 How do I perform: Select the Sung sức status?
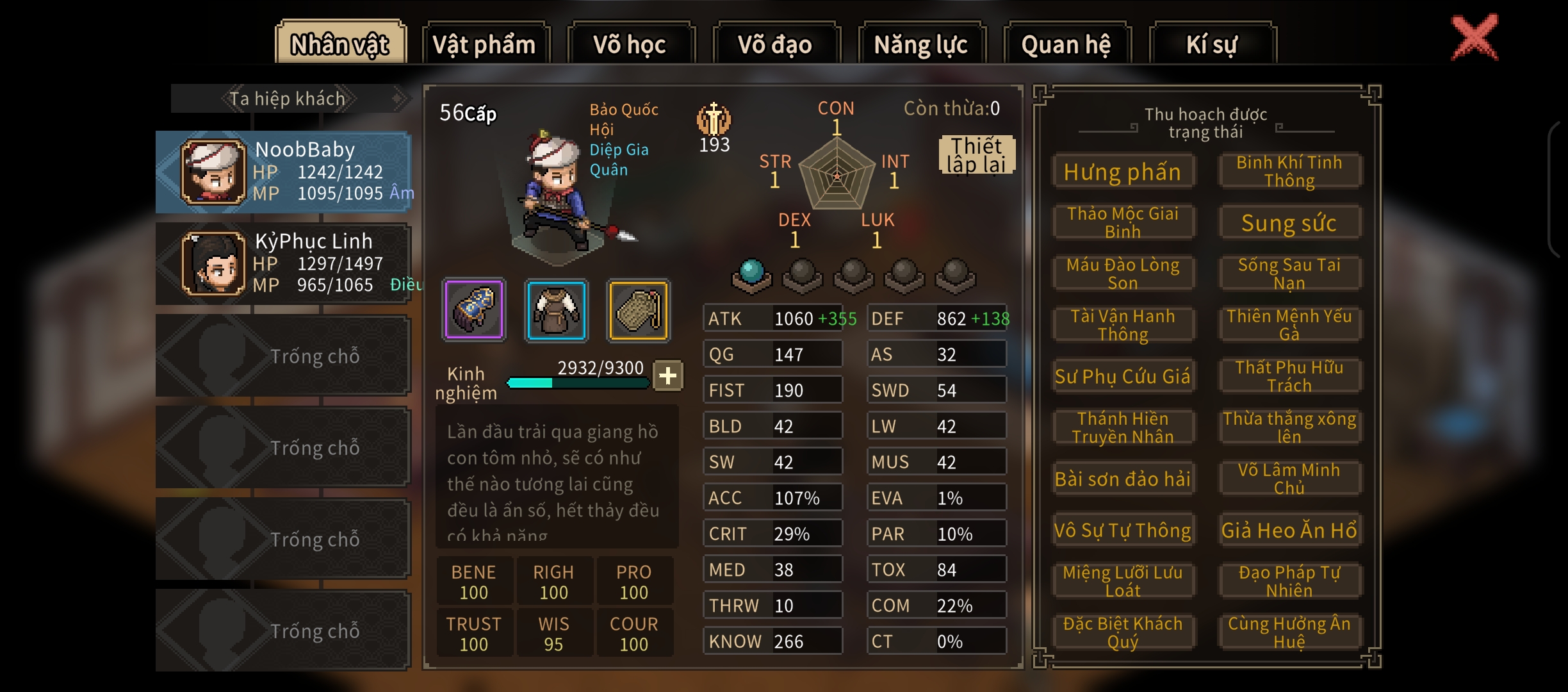click(x=1289, y=223)
